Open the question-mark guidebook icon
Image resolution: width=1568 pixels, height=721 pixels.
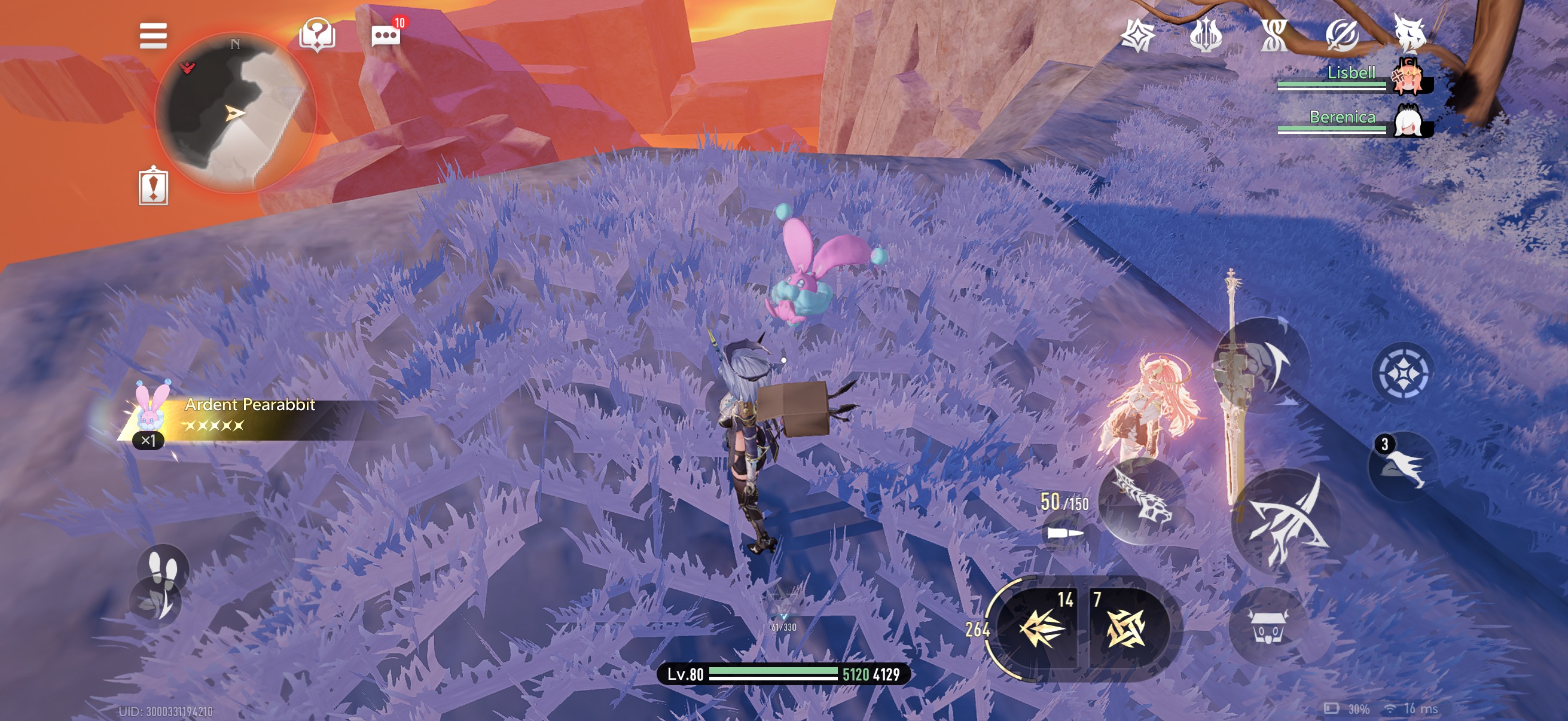[x=317, y=35]
